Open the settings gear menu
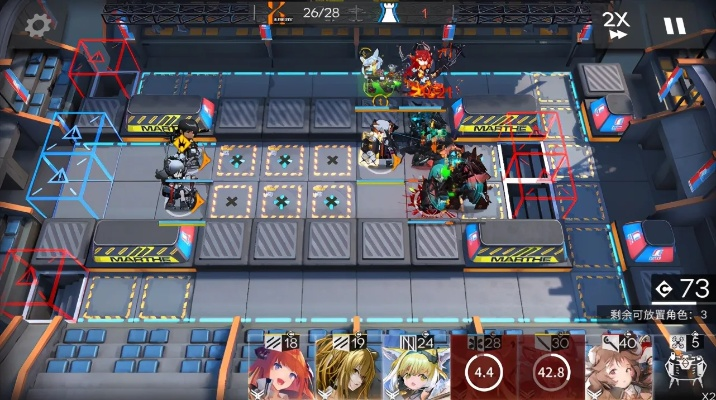The height and width of the screenshot is (400, 716). pyautogui.click(x=38, y=25)
